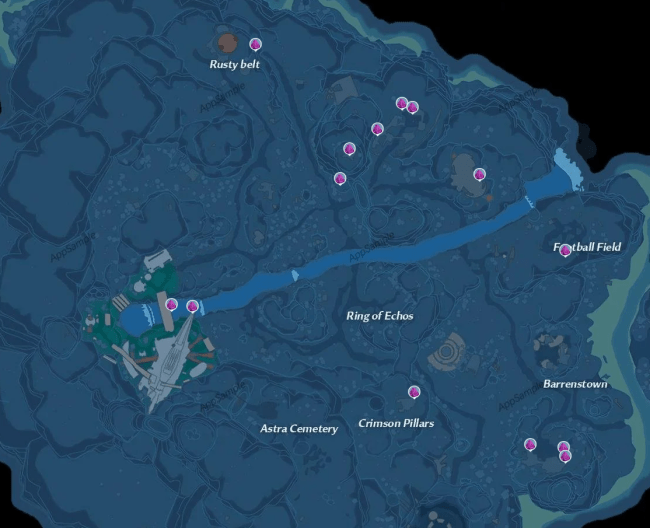This screenshot has width=650, height=528.
Task: Select the marker at the river's western mouth
Action: 192,306
